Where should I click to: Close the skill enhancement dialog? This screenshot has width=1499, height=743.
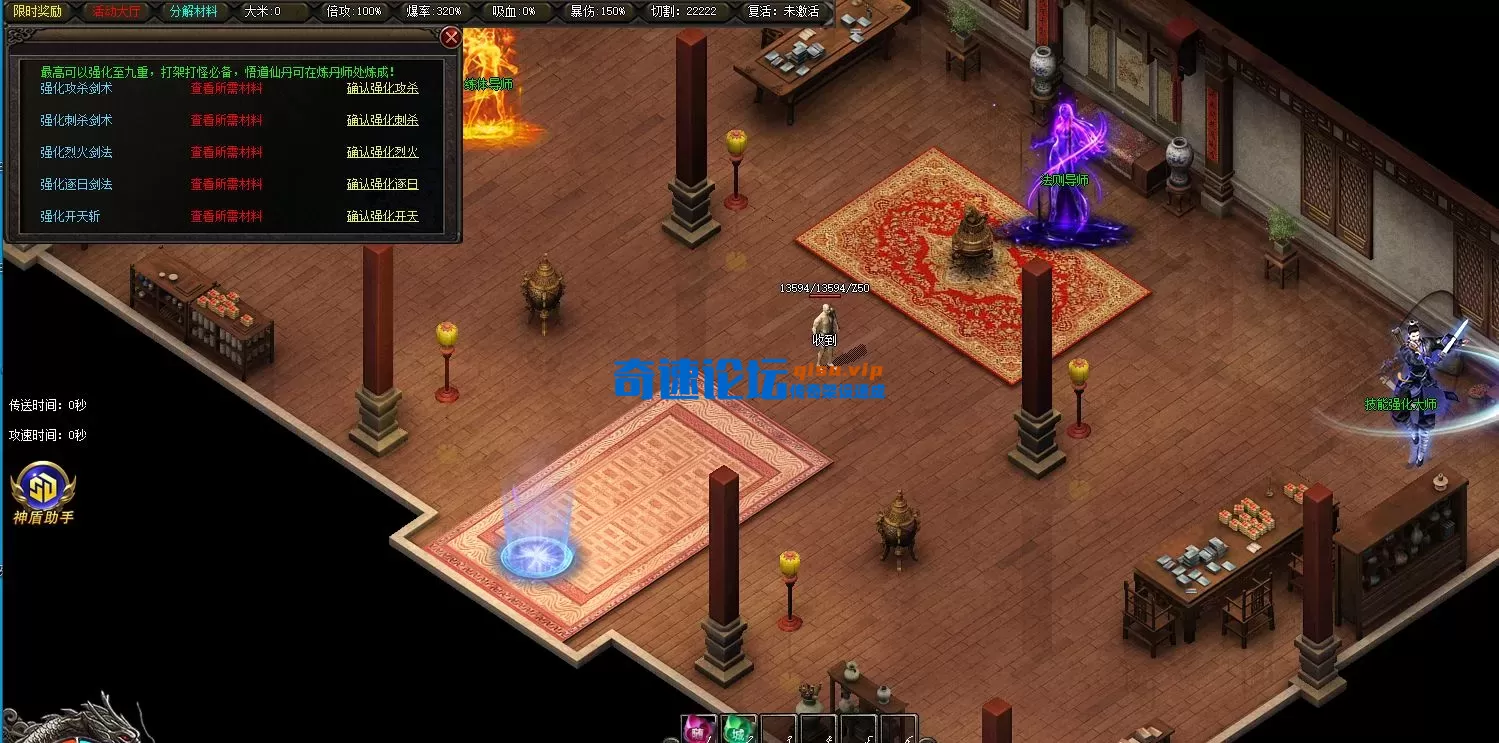point(451,38)
